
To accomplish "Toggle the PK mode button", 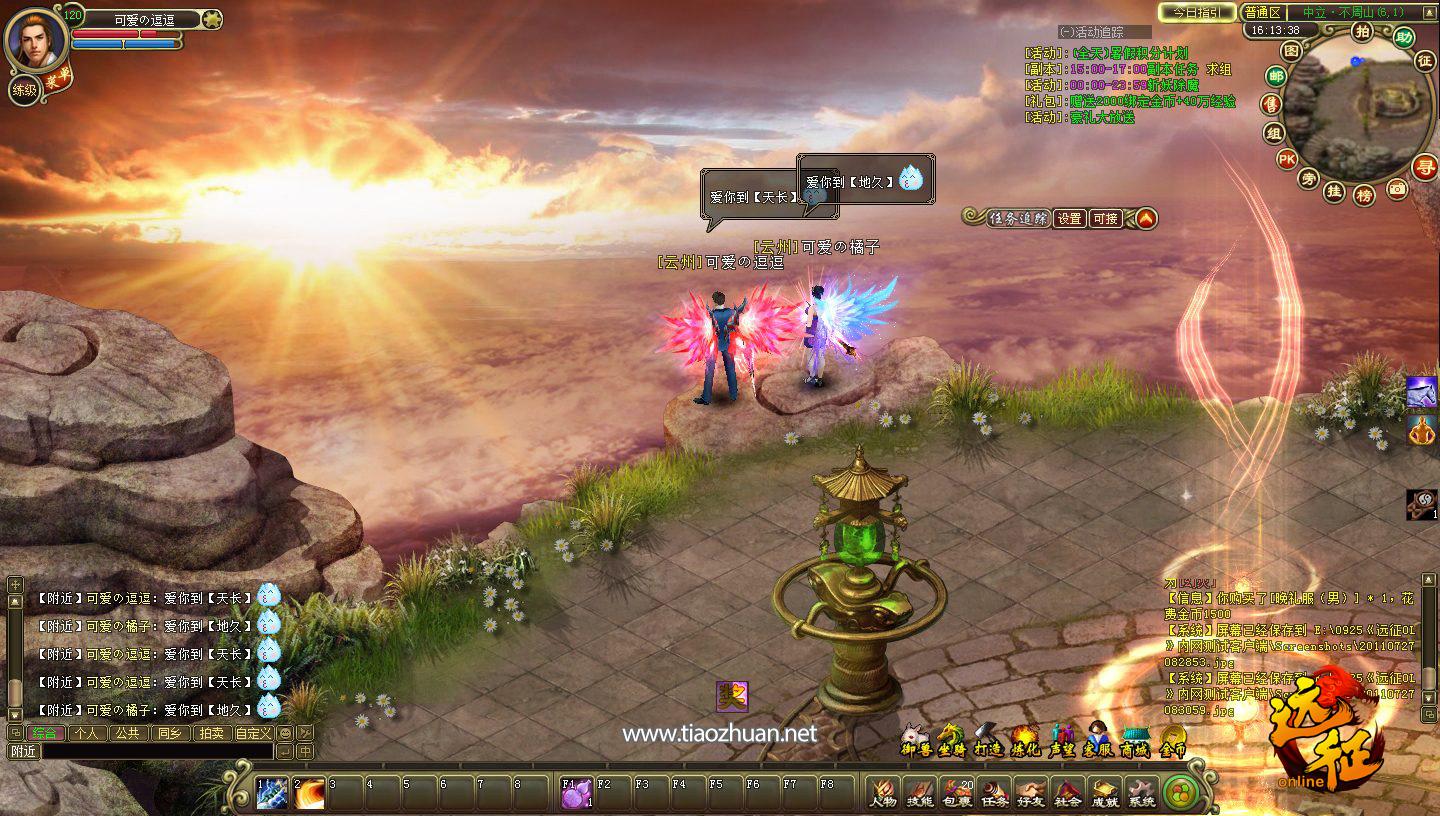I will point(1286,159).
